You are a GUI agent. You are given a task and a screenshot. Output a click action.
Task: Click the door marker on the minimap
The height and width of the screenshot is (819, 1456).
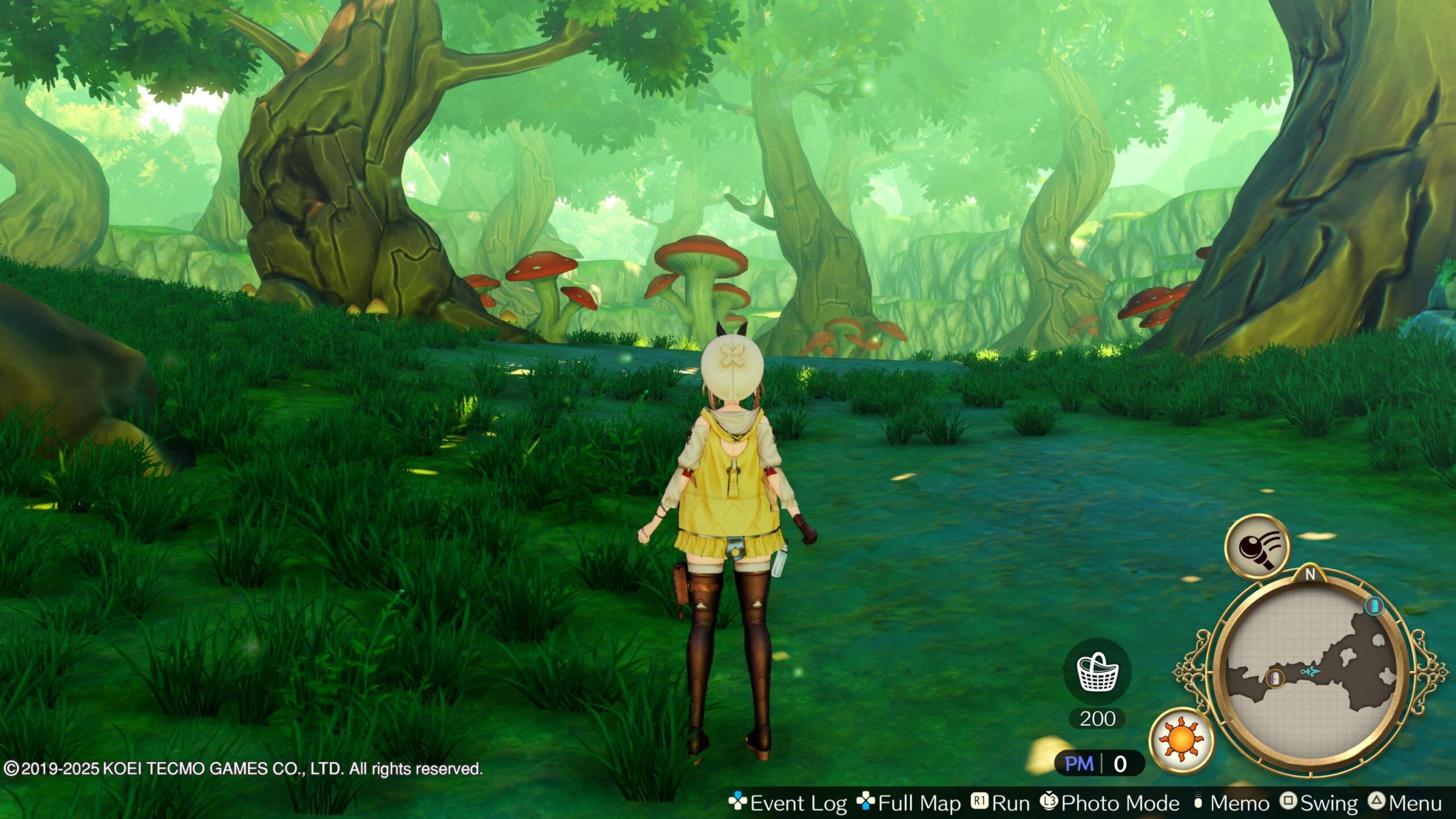(x=1275, y=678)
